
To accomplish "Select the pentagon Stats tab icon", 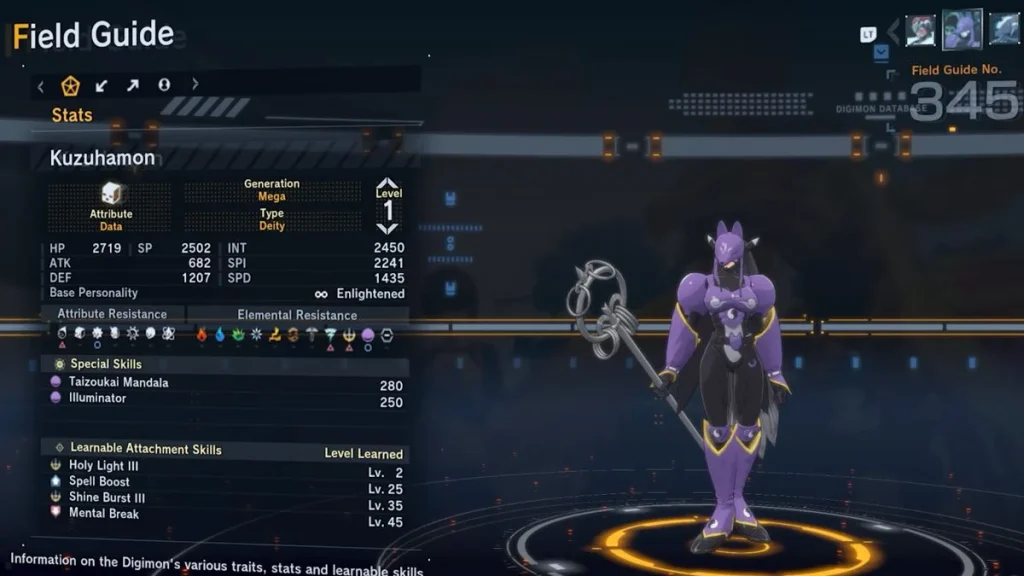I will pos(70,86).
